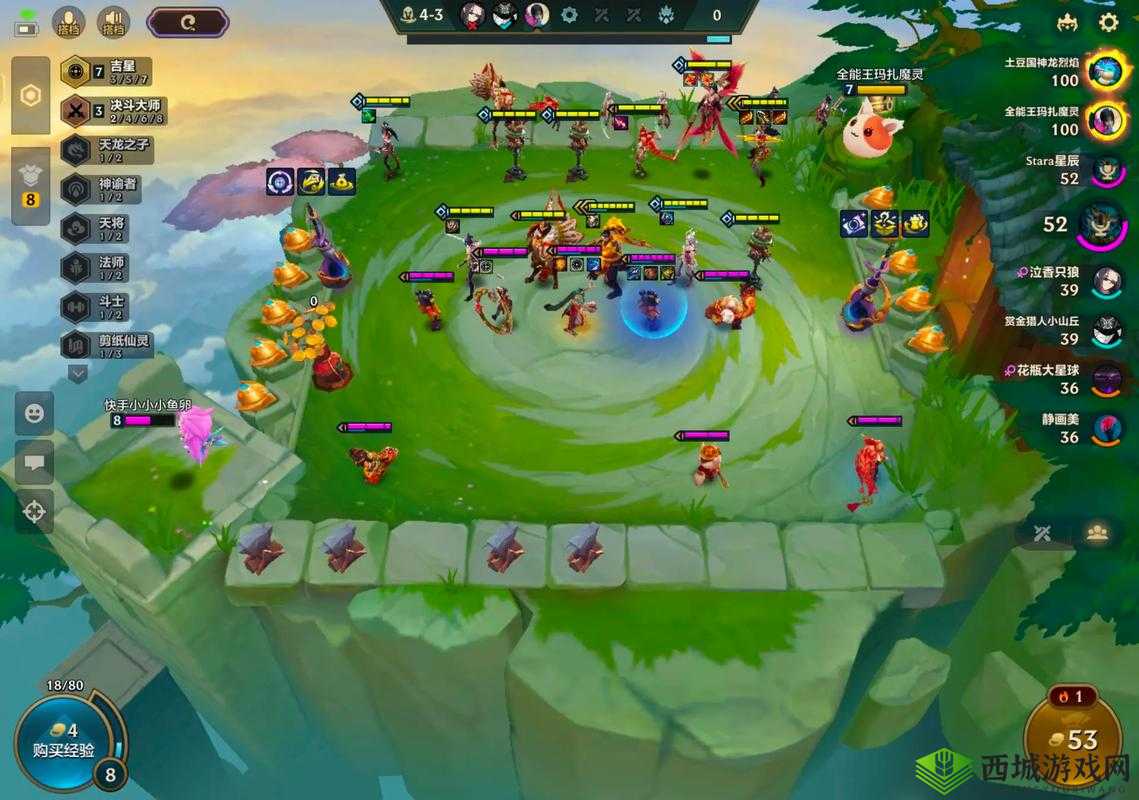Click the crosshair locate button
This screenshot has width=1139, height=800.
[x=34, y=511]
